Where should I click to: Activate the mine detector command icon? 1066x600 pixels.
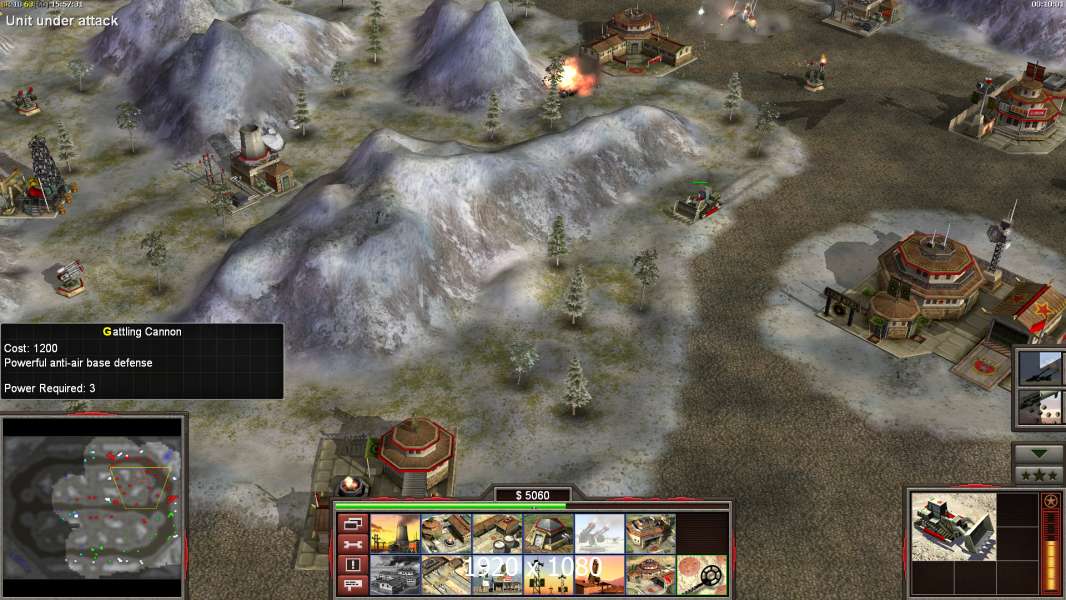point(701,574)
